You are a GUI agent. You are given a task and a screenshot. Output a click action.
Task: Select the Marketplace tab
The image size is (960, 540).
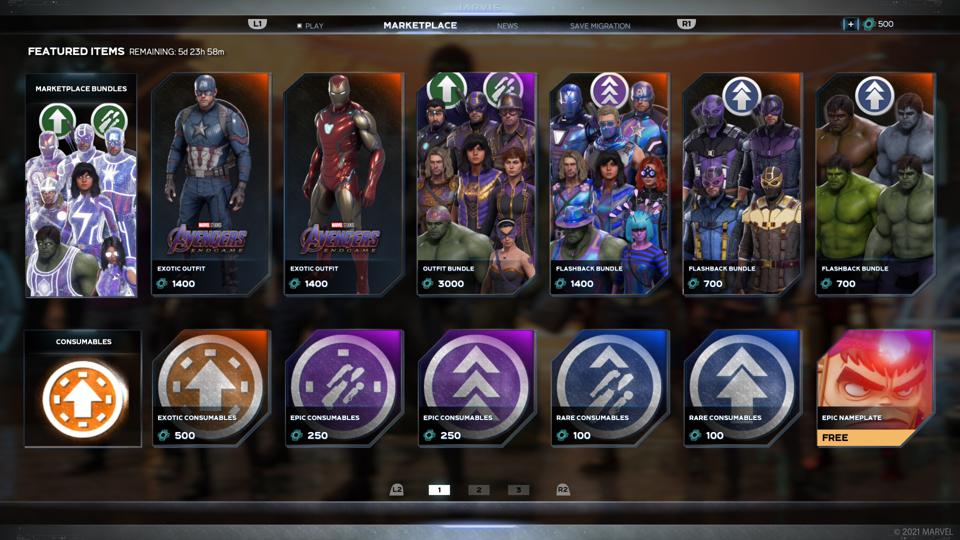click(x=420, y=25)
